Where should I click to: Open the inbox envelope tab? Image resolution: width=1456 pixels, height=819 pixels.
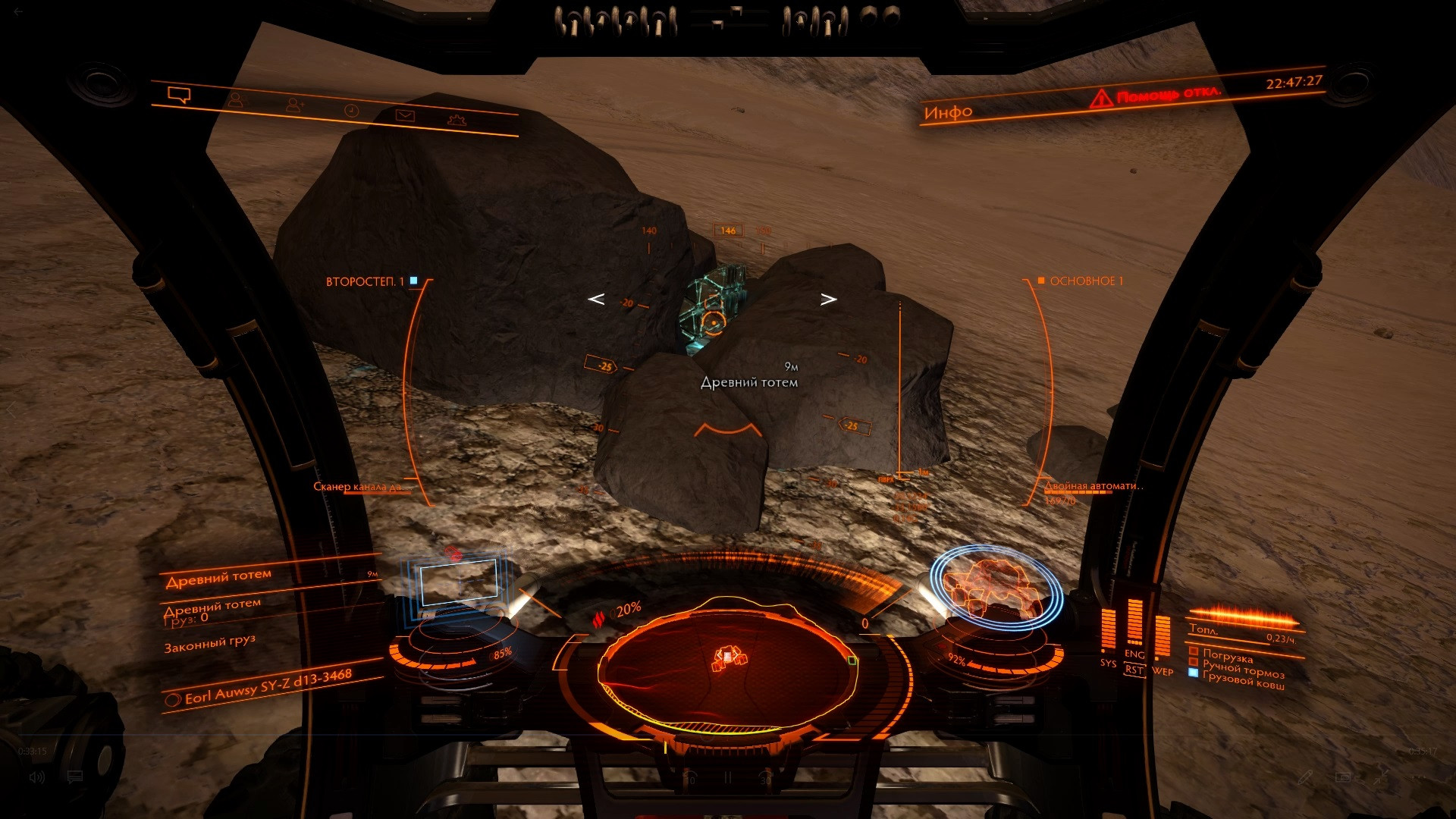point(405,115)
